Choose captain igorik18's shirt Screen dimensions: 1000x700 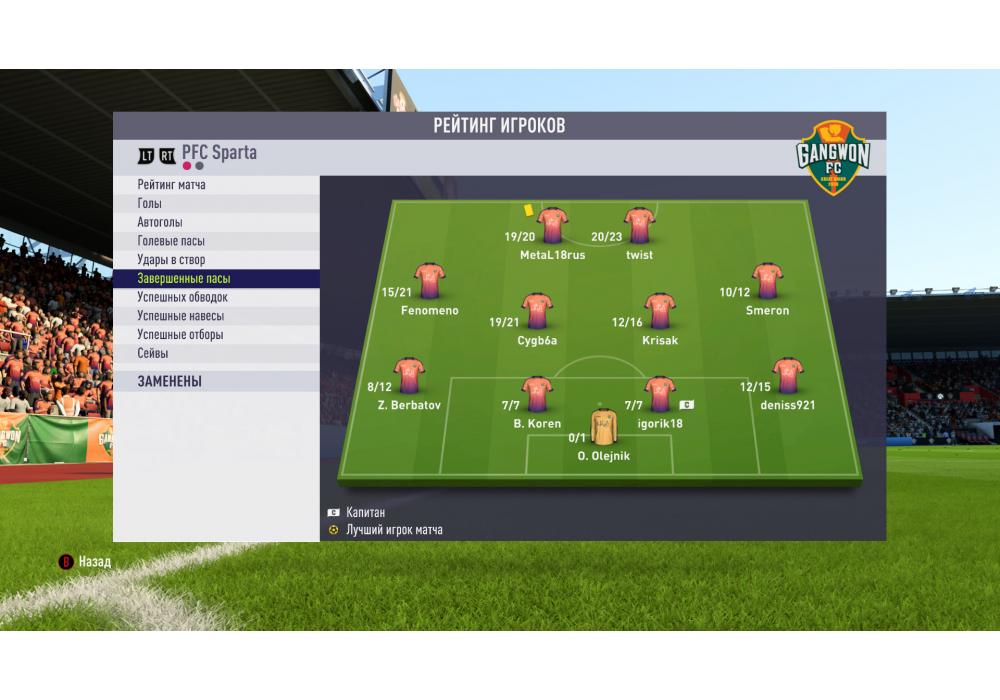pos(660,395)
